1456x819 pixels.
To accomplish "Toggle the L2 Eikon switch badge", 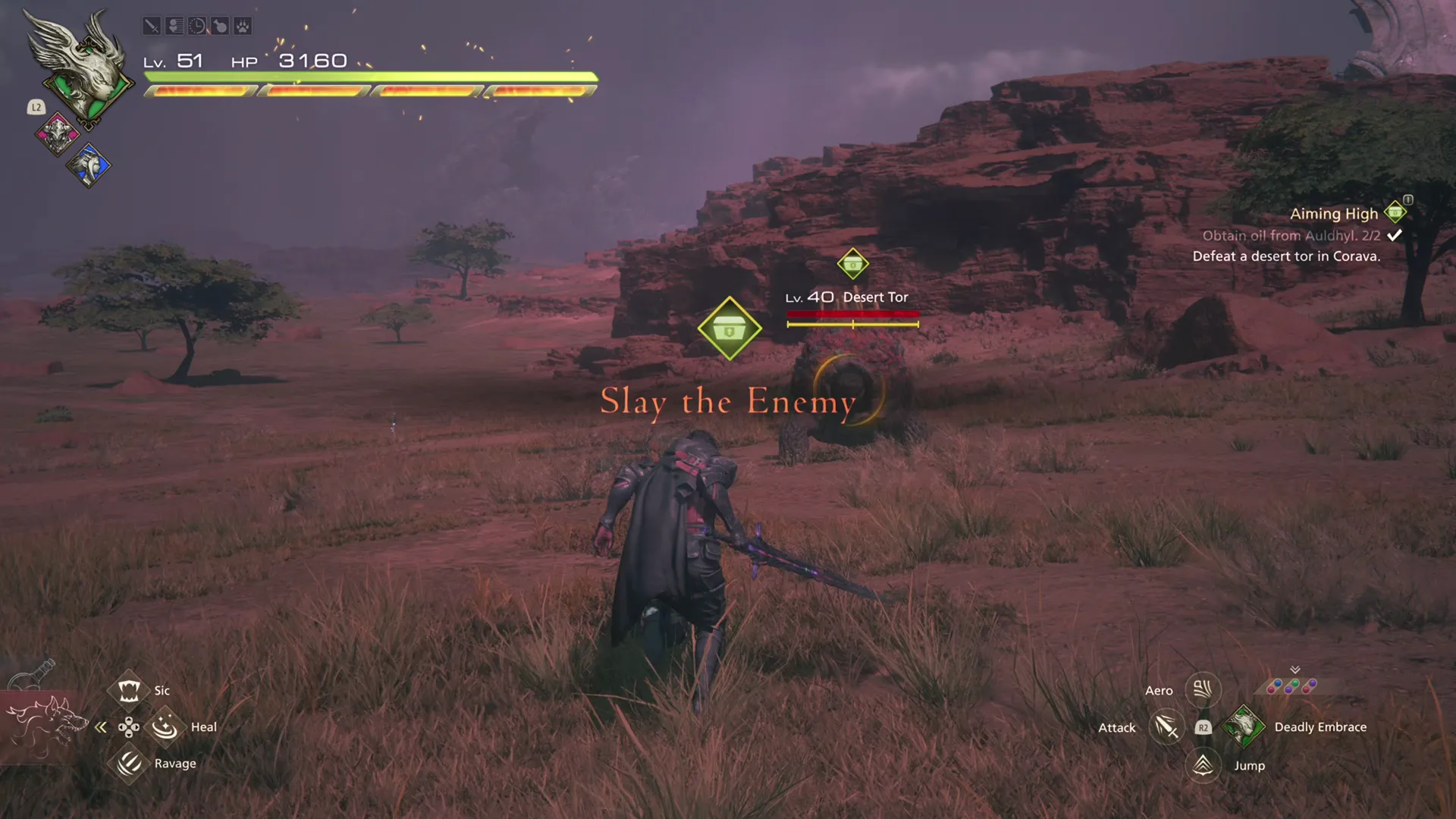I will (36, 108).
